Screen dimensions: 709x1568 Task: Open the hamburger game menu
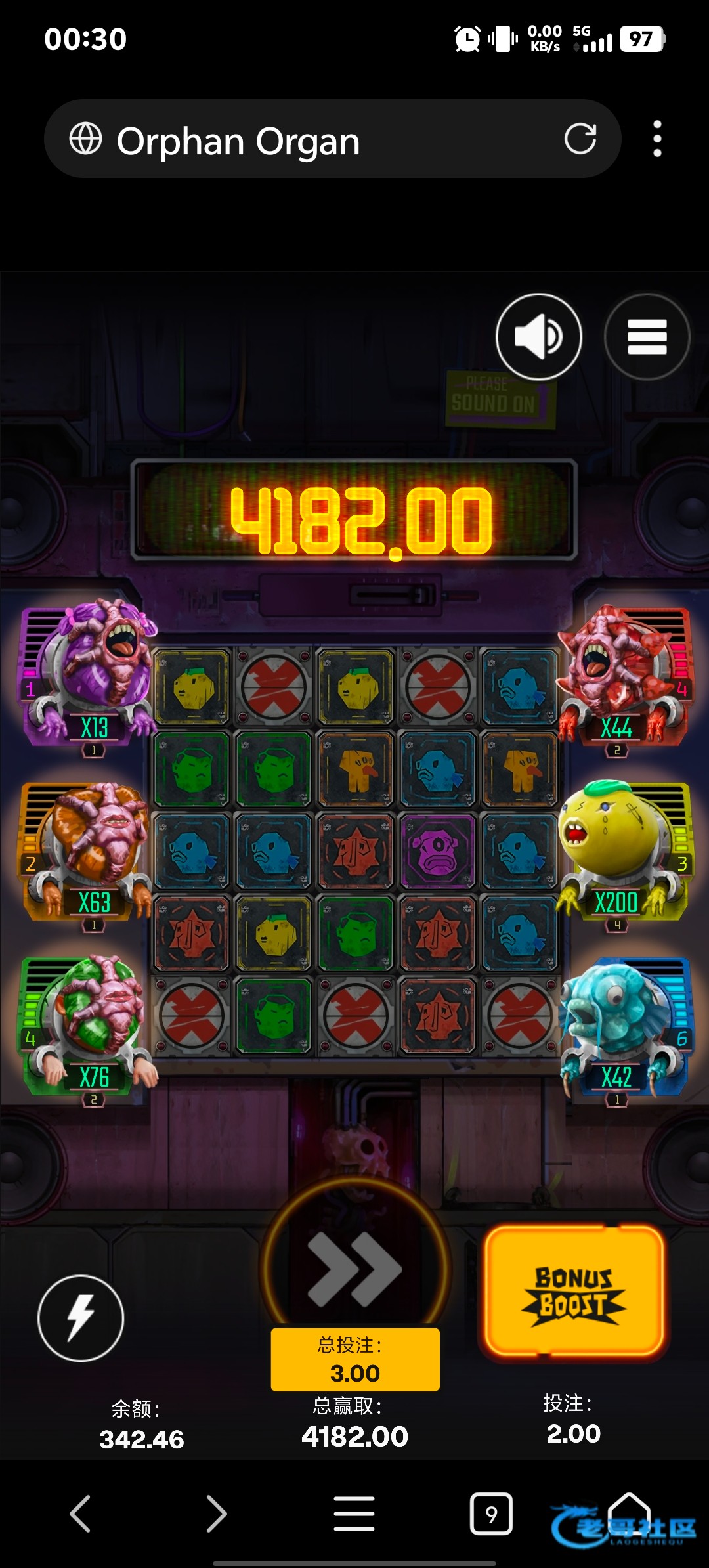pos(647,336)
